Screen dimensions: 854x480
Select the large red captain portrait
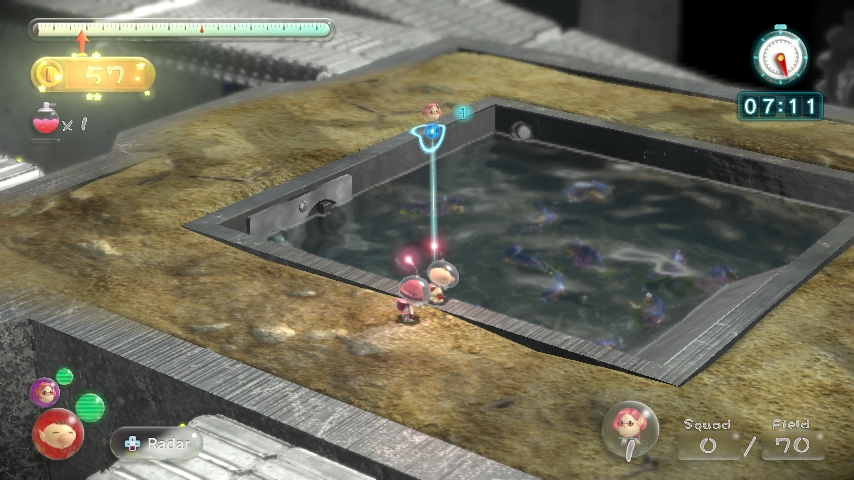(x=58, y=433)
